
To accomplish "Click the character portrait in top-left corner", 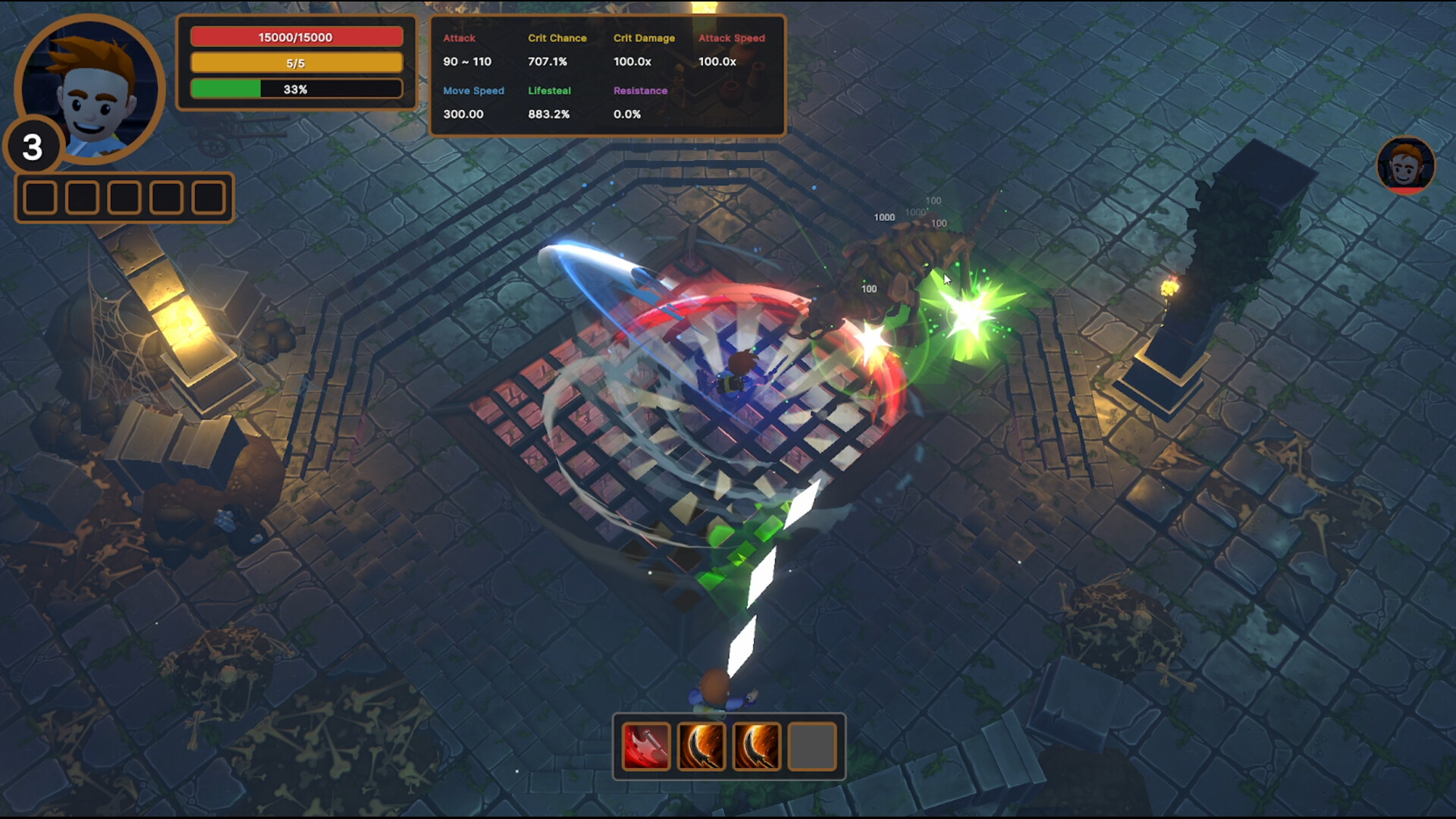I will coord(91,89).
